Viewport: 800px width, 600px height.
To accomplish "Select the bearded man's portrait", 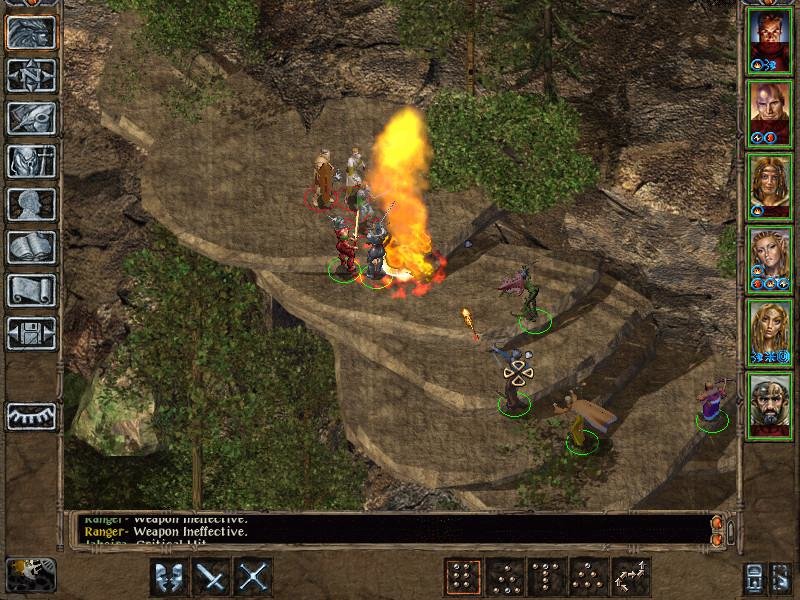I will 769,403.
